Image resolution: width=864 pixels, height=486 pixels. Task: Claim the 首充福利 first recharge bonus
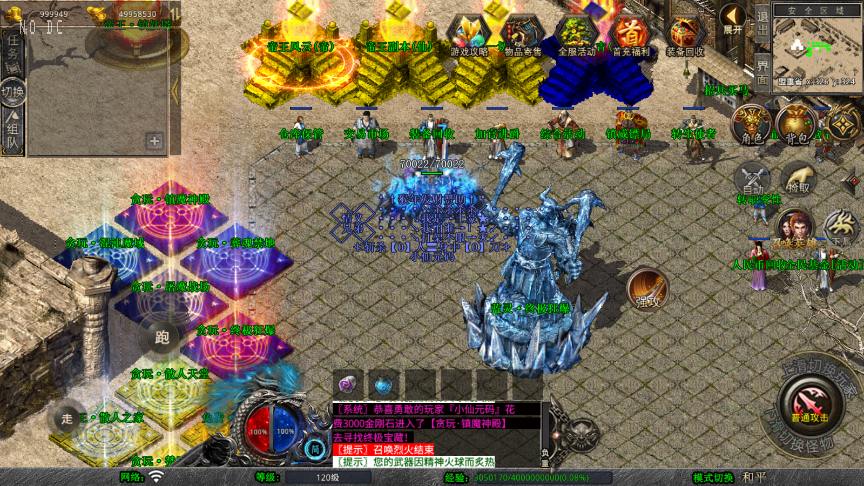click(x=629, y=33)
